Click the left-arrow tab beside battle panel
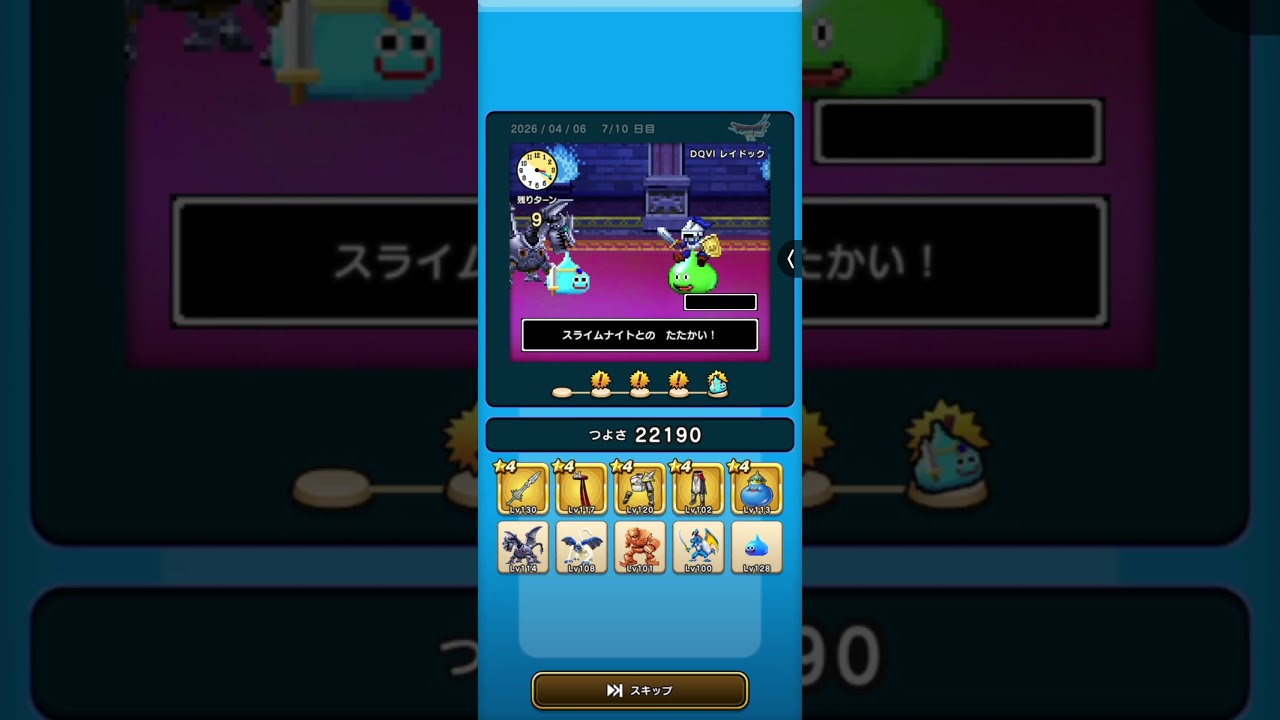 (790, 259)
